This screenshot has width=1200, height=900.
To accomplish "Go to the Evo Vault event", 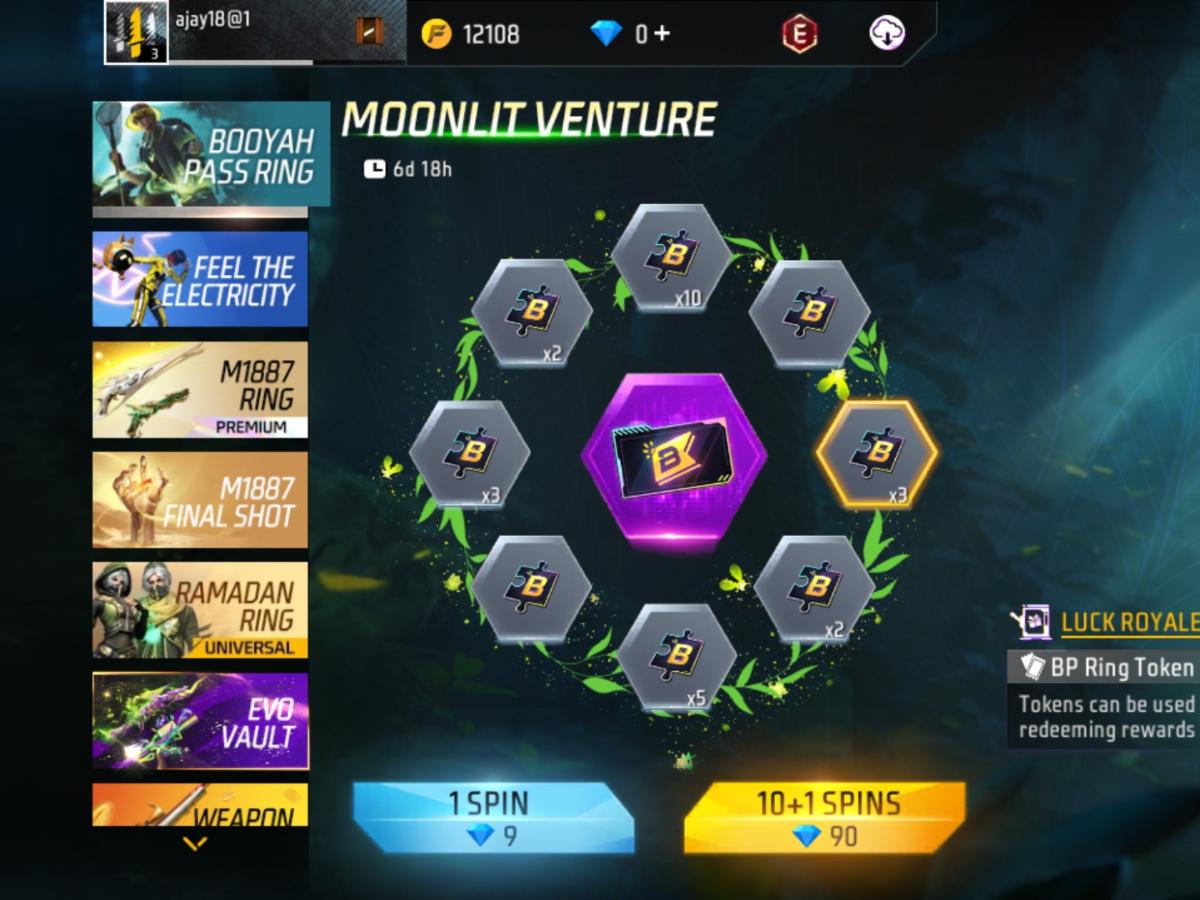I will 200,720.
